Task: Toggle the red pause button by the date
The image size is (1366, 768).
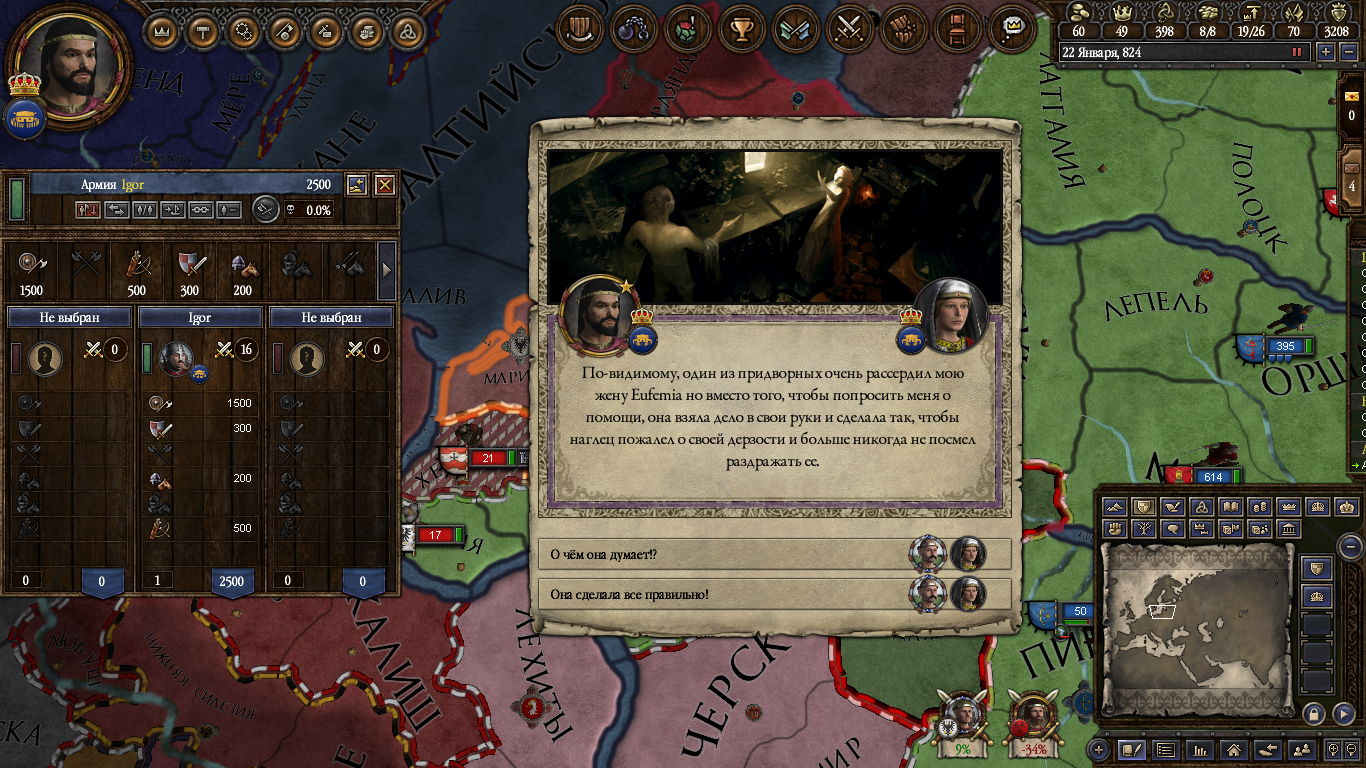Action: click(1298, 52)
